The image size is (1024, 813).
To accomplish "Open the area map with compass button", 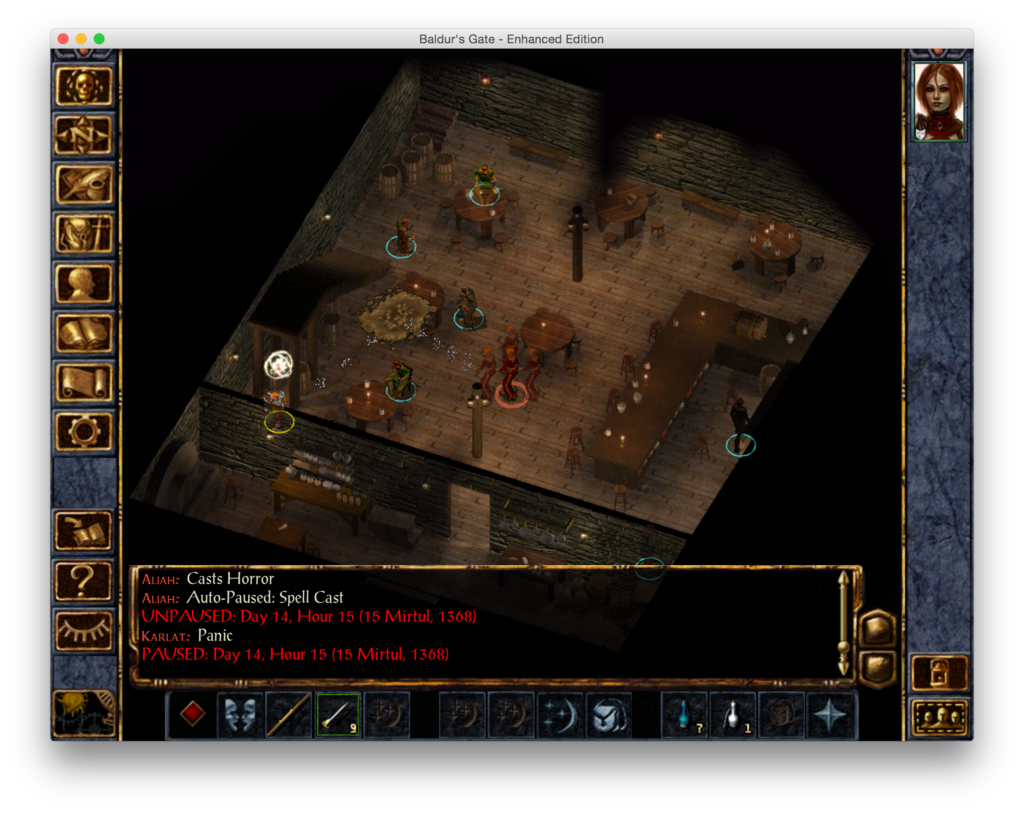I will [84, 135].
